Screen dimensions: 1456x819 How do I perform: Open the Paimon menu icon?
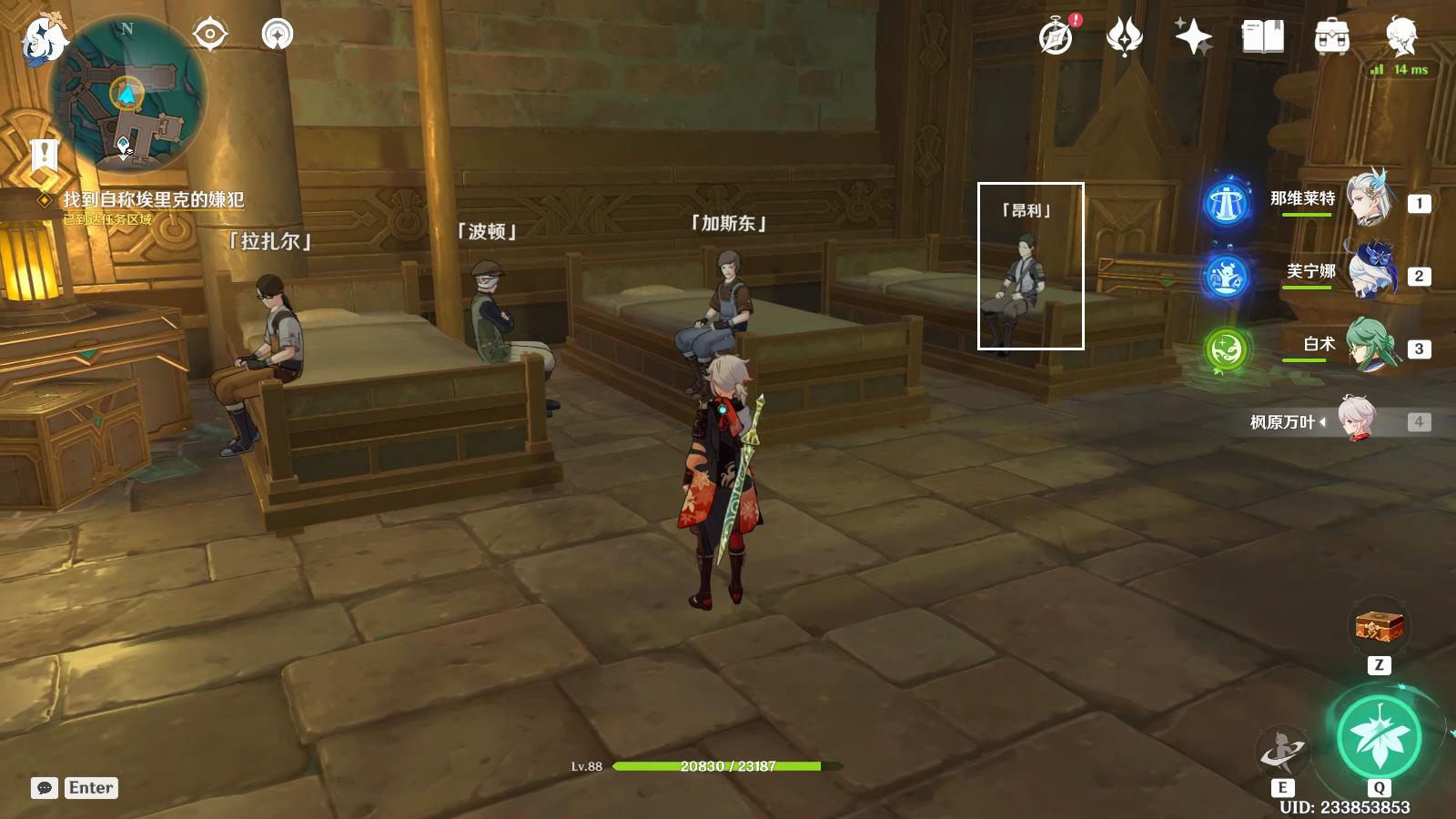[44, 38]
